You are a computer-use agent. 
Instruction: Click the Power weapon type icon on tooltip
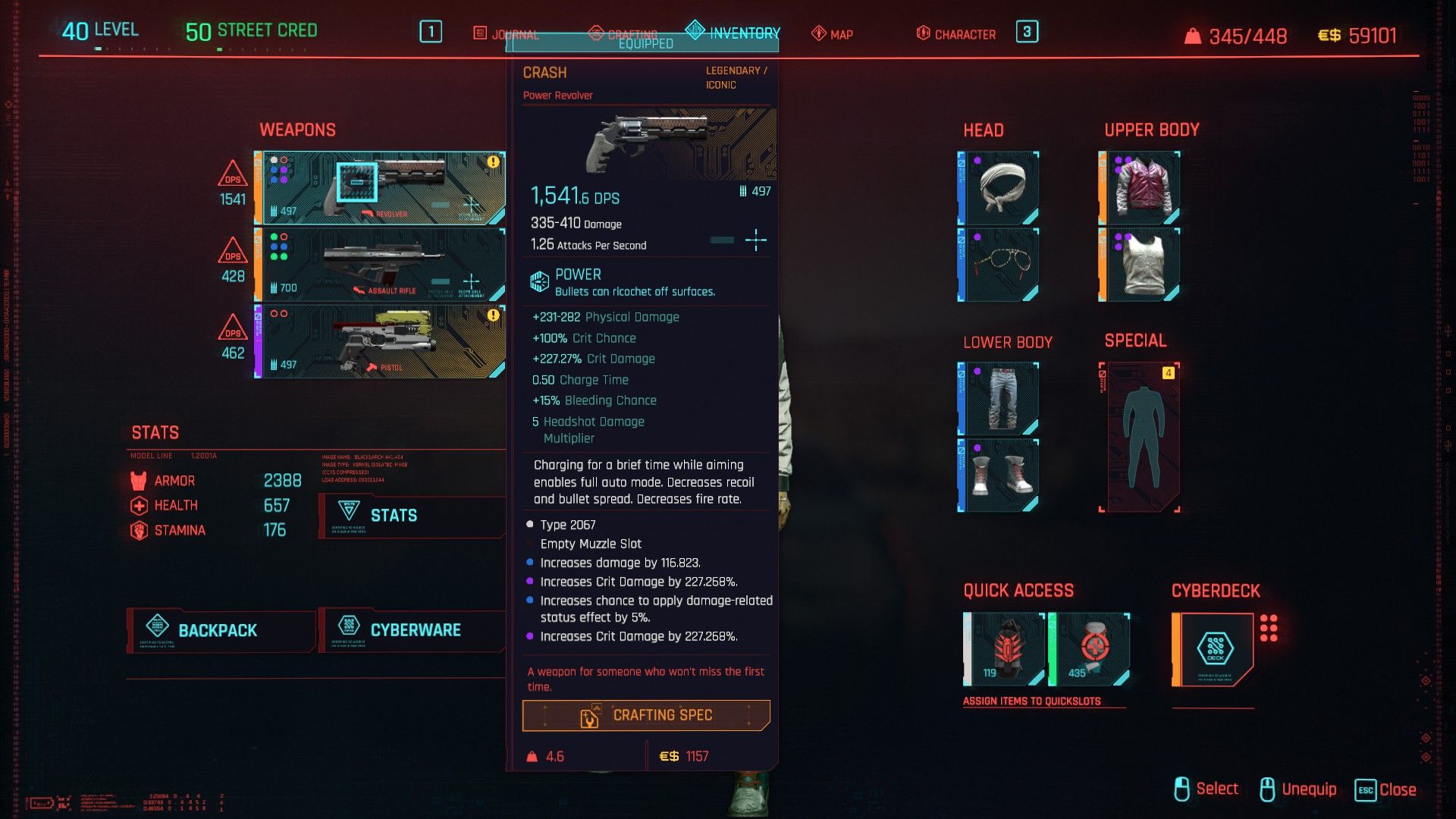(539, 280)
